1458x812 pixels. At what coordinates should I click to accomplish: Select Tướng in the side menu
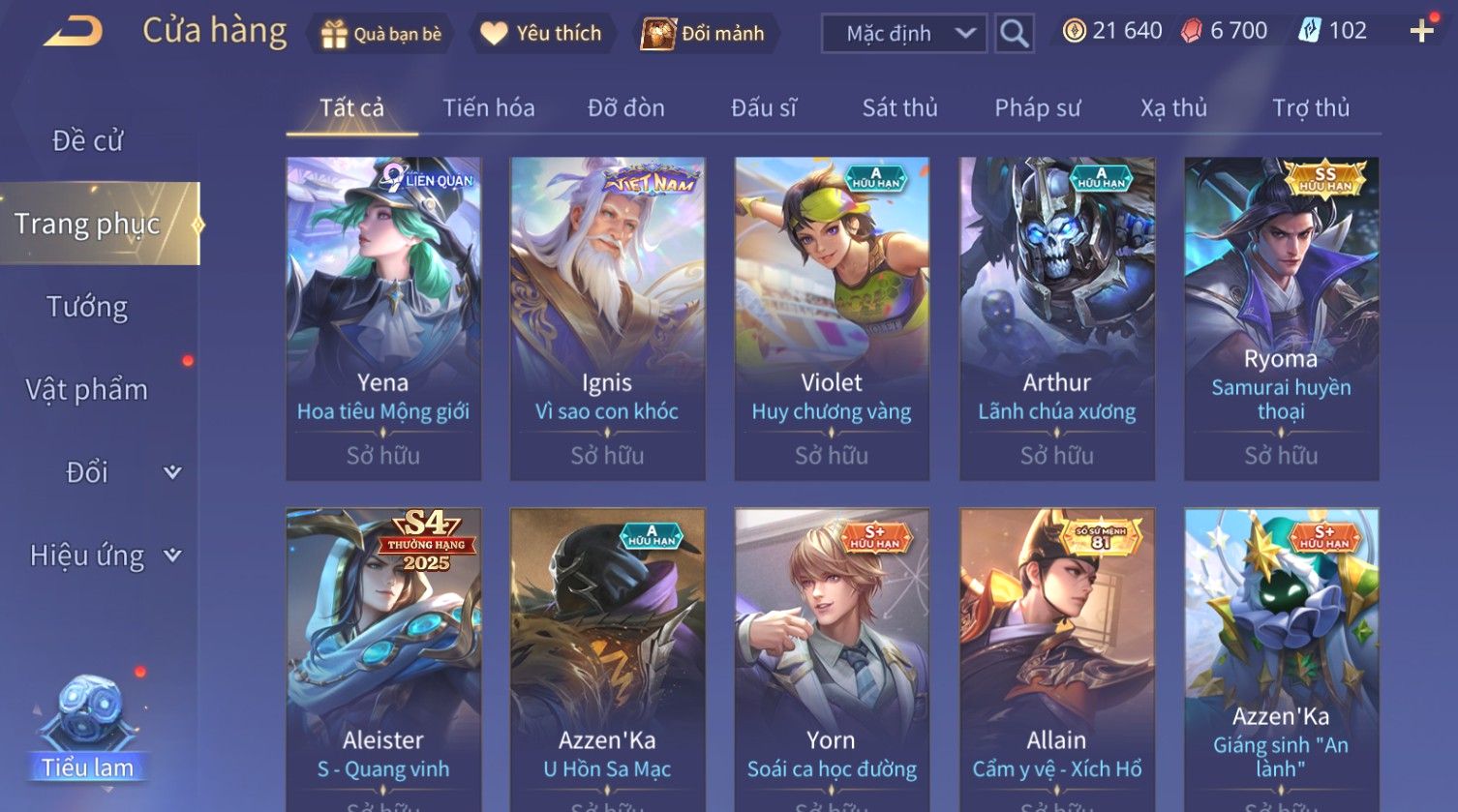tap(87, 307)
